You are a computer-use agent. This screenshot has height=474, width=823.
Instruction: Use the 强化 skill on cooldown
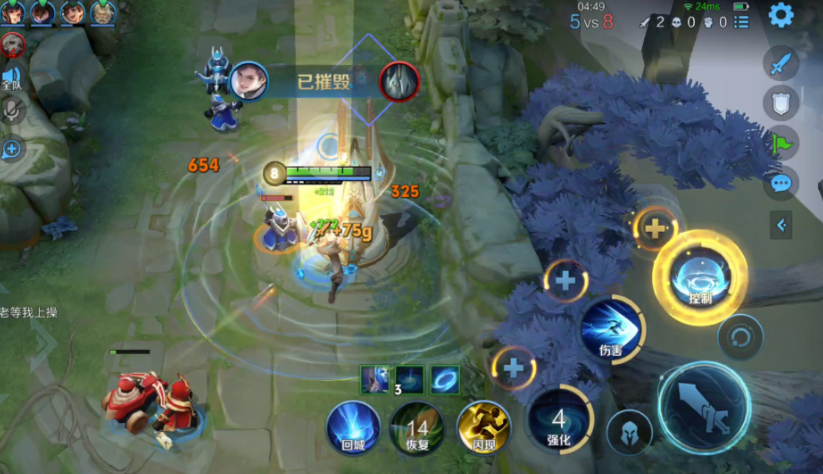tap(559, 421)
